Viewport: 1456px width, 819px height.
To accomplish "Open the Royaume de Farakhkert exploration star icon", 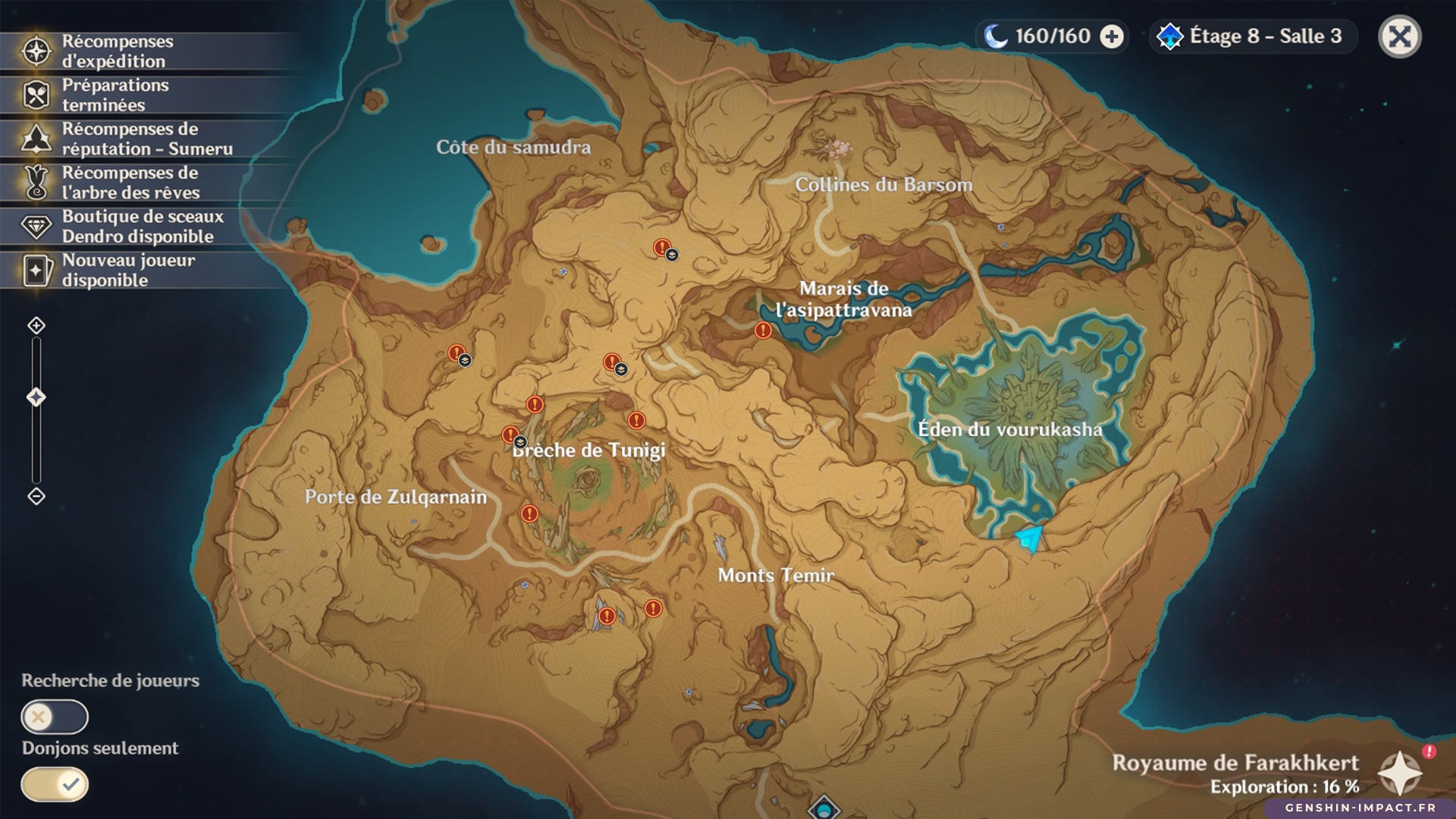I will click(x=1399, y=773).
